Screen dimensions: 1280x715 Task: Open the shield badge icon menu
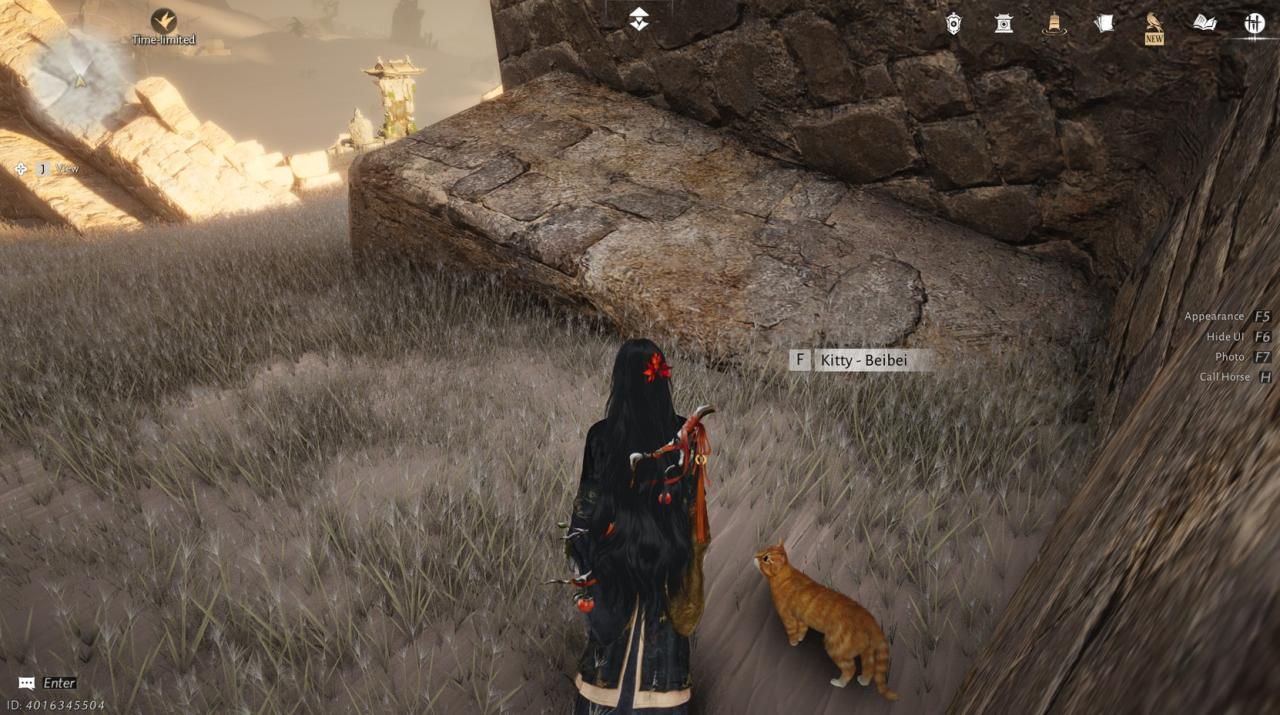pyautogui.click(x=954, y=23)
